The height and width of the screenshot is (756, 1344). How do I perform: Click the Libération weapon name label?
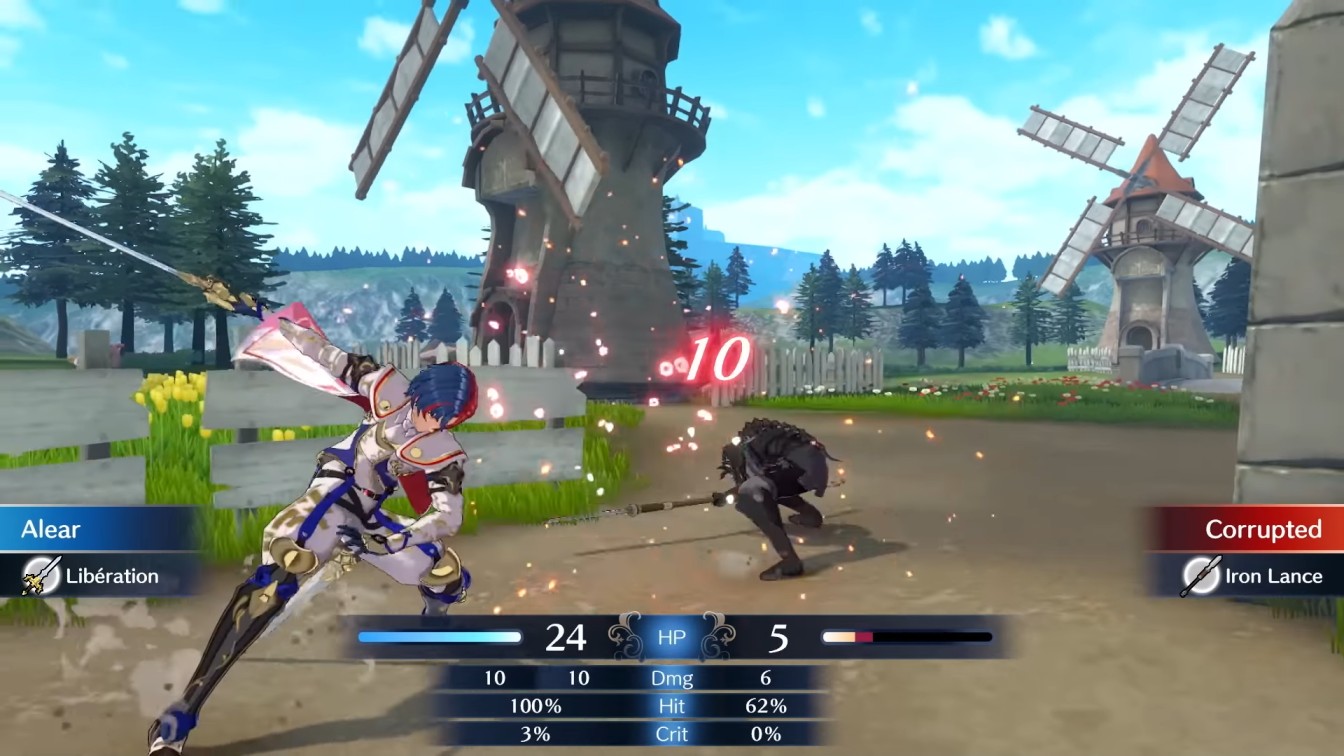[110, 576]
